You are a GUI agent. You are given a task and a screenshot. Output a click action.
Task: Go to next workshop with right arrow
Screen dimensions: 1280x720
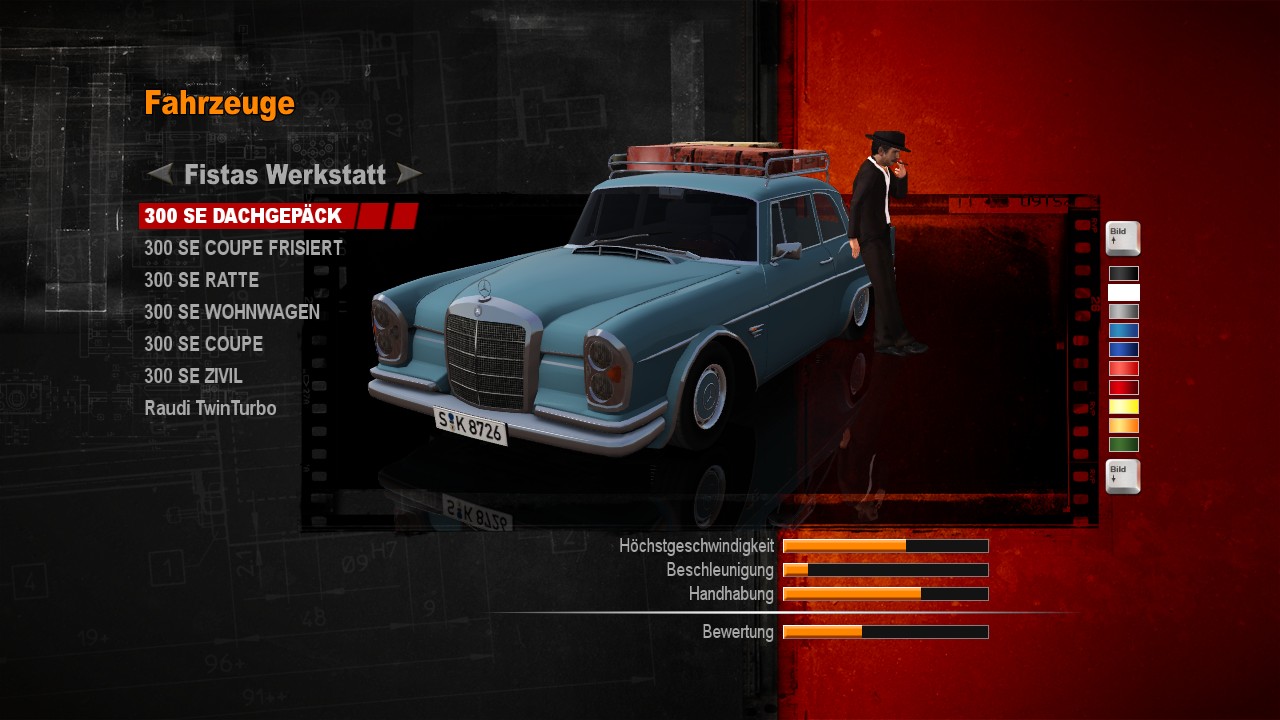(409, 174)
